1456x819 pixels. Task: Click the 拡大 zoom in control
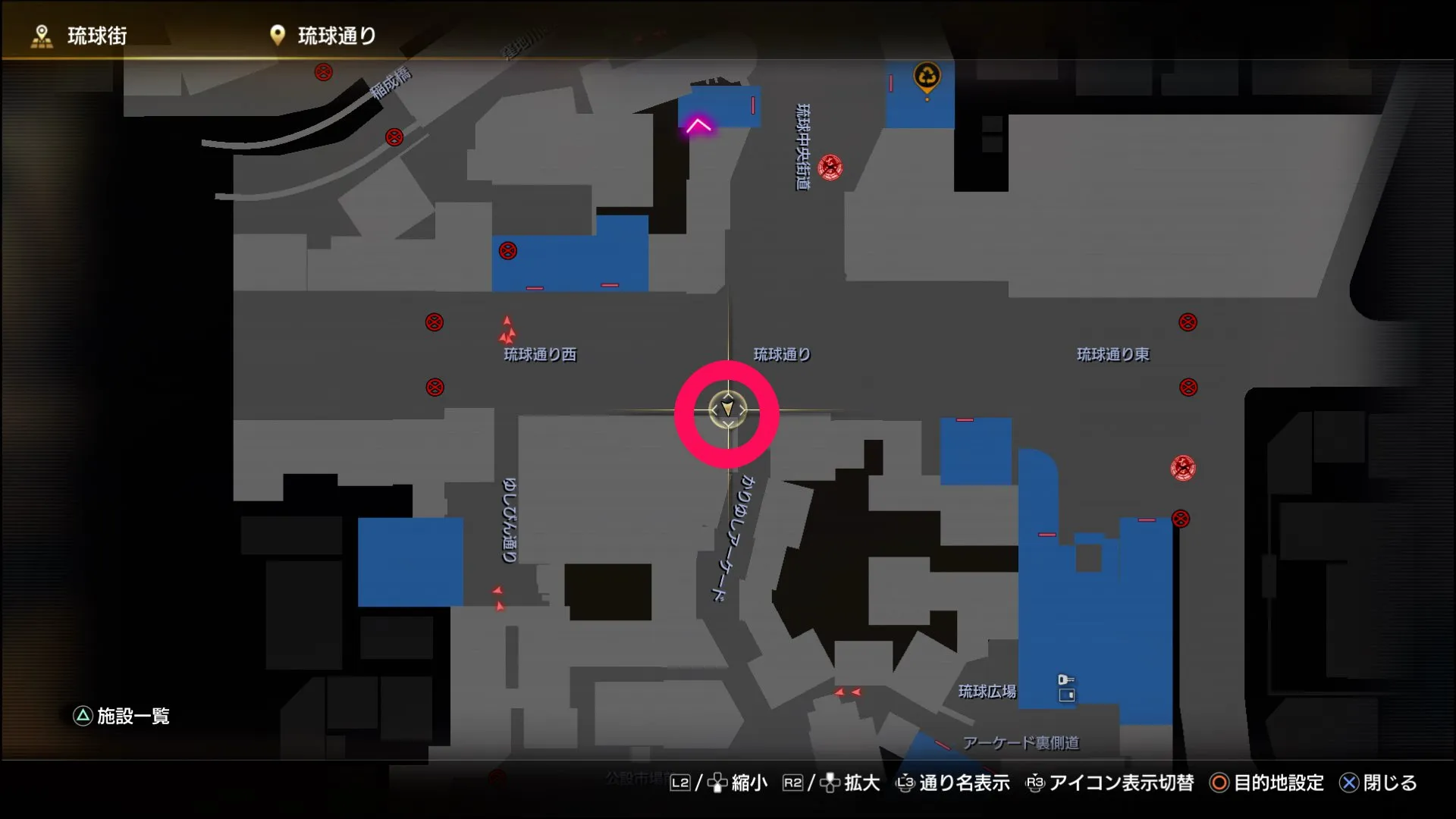coord(857,784)
